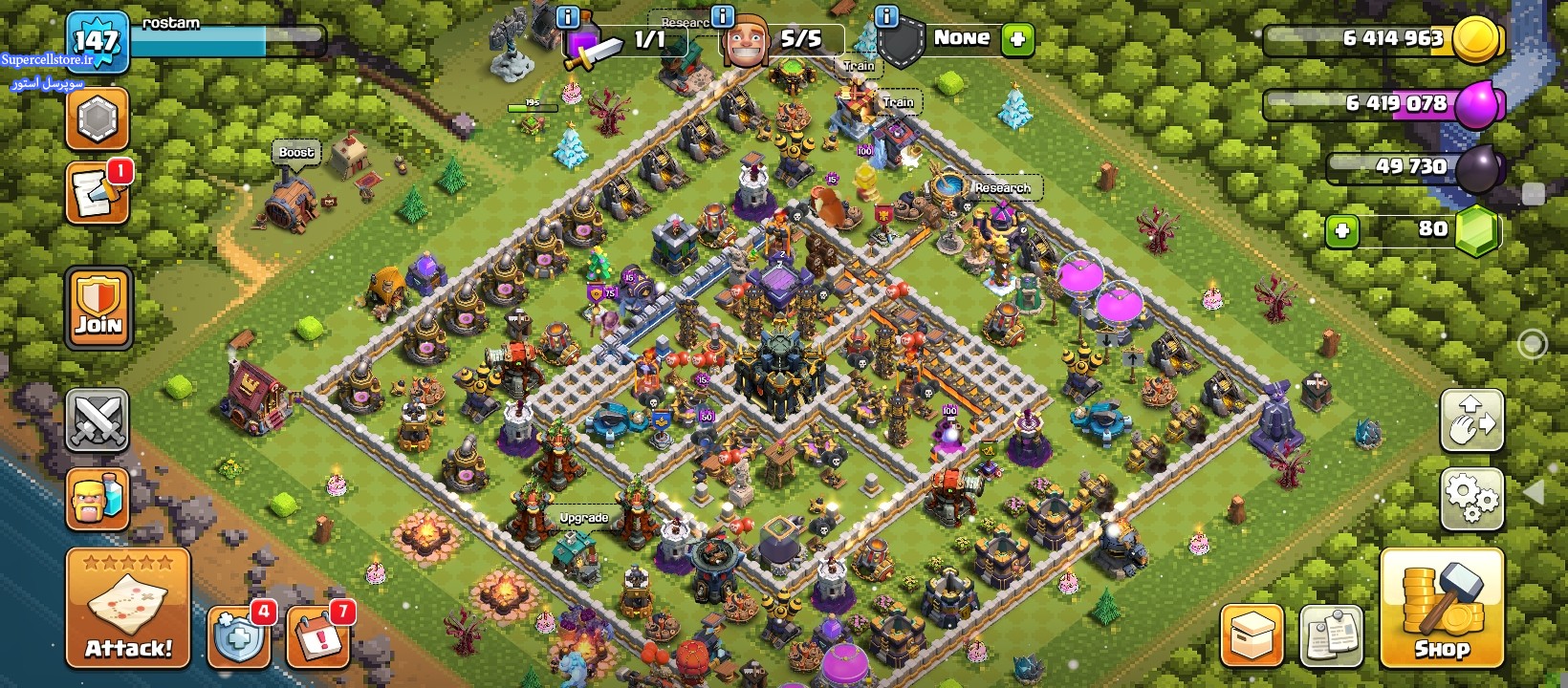Show builder info 5/5

[723, 16]
